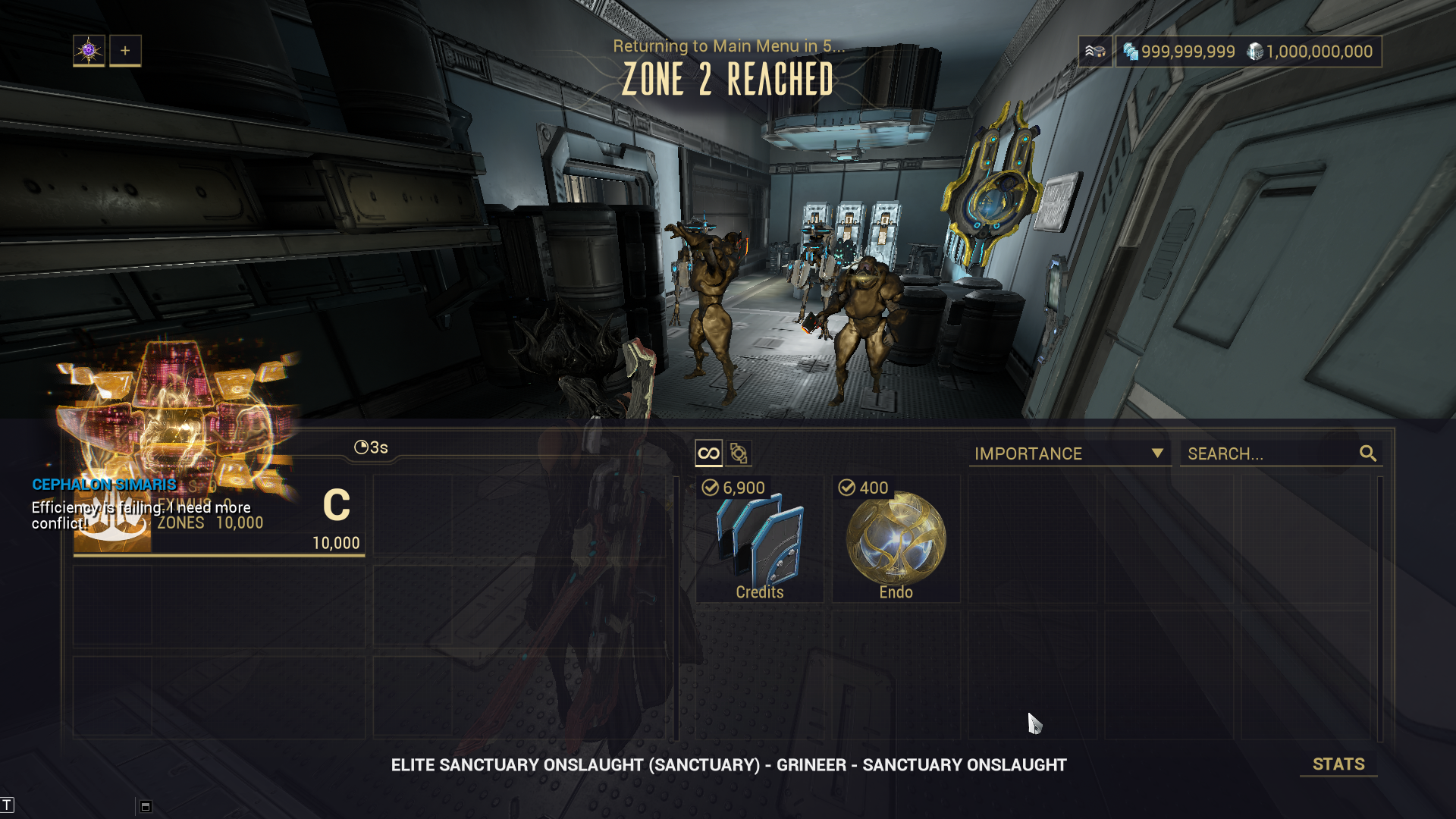
Task: Select the Endo reward tile
Action: 896,539
